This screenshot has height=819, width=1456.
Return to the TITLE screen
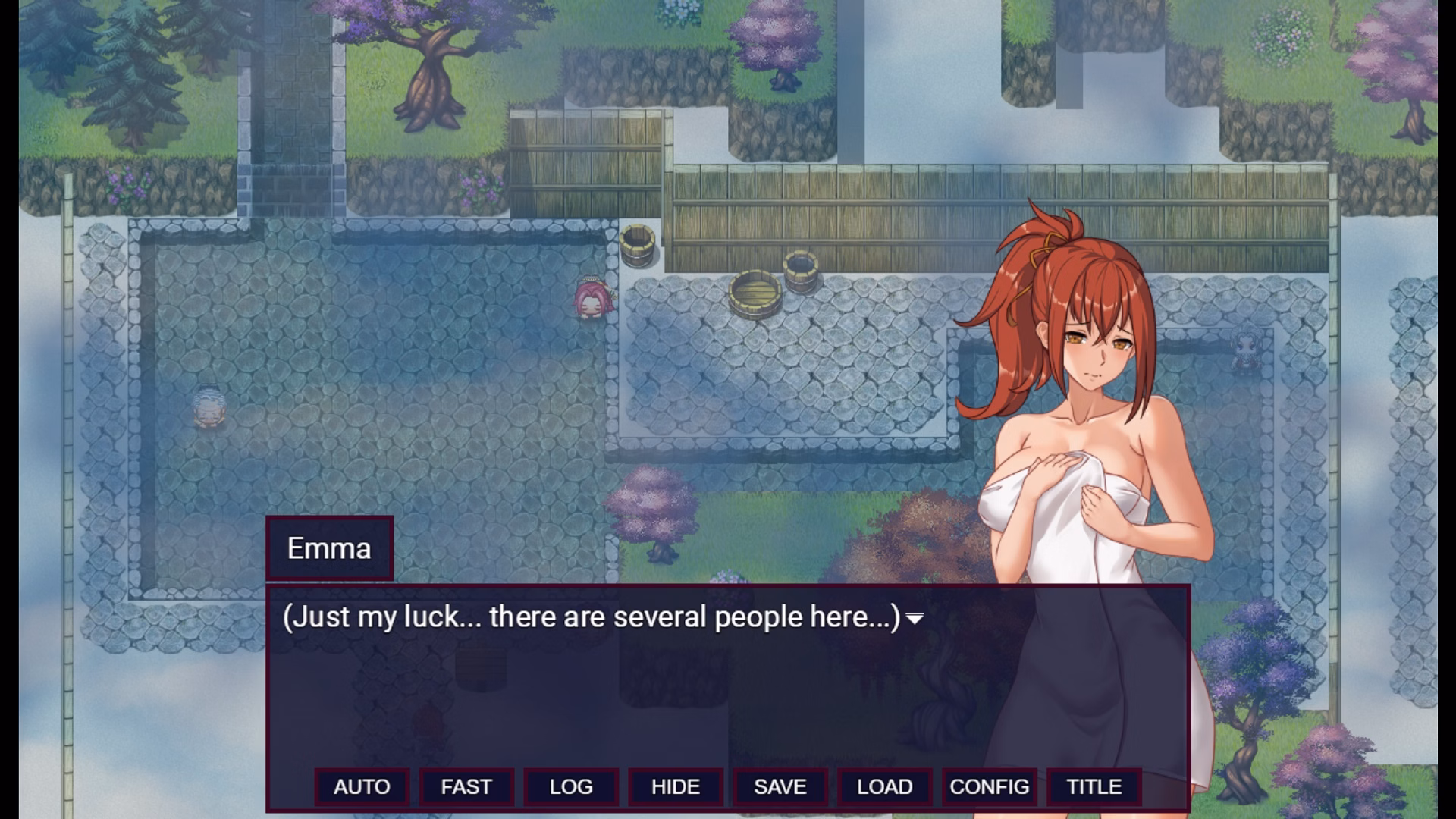coord(1094,786)
